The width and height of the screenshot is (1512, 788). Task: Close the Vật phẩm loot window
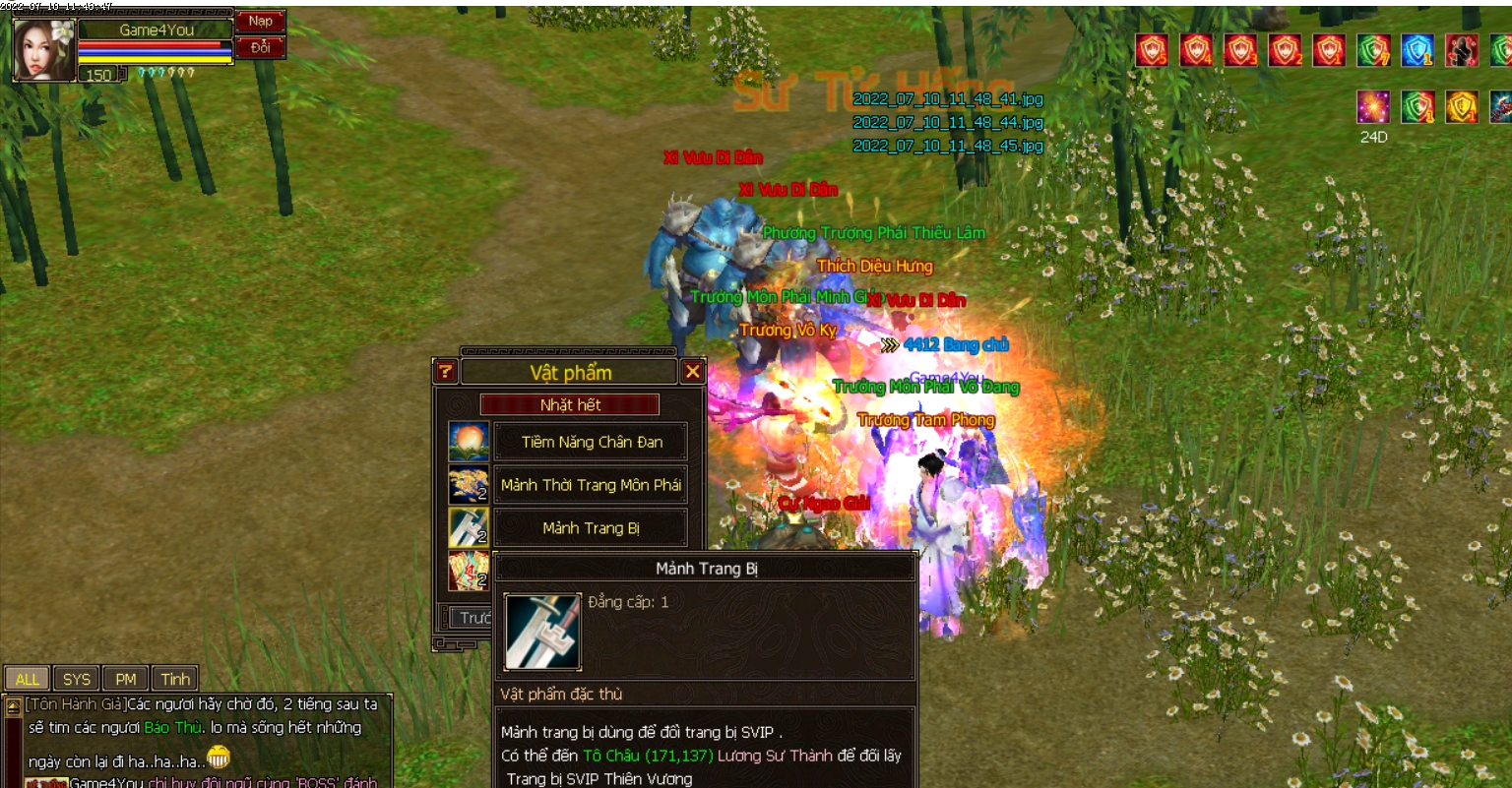tap(692, 371)
